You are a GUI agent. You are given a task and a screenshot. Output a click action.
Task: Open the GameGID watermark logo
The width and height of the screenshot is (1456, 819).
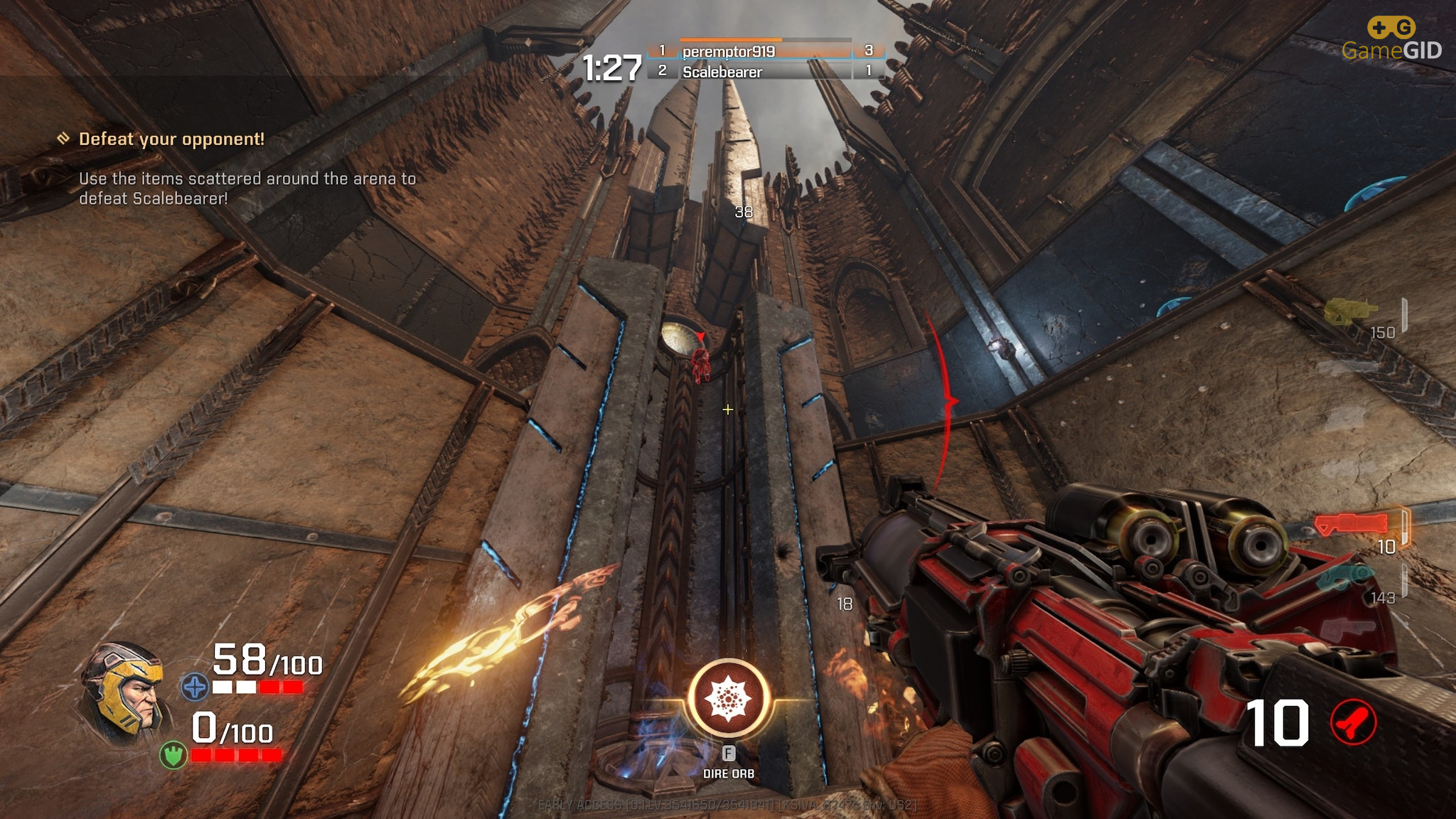point(1391,40)
